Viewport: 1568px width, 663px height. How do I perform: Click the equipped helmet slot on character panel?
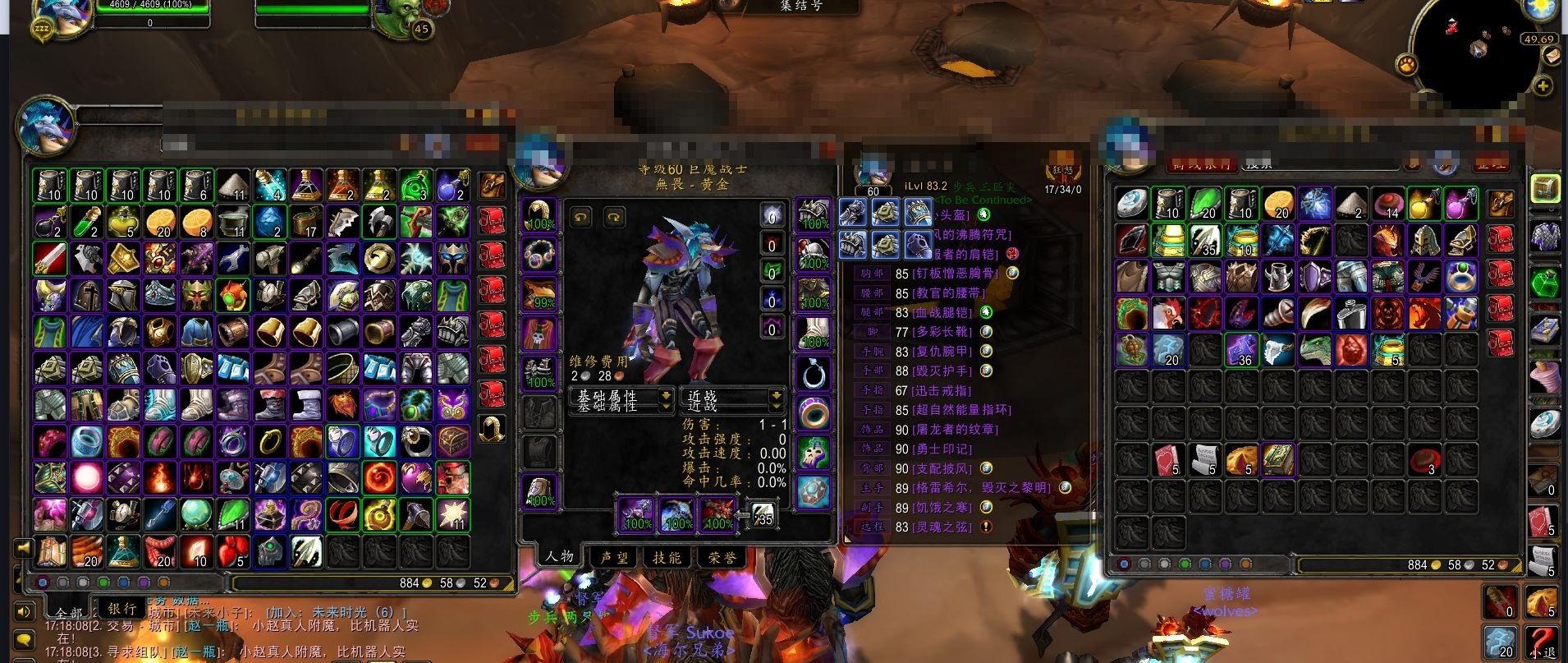pos(539,215)
